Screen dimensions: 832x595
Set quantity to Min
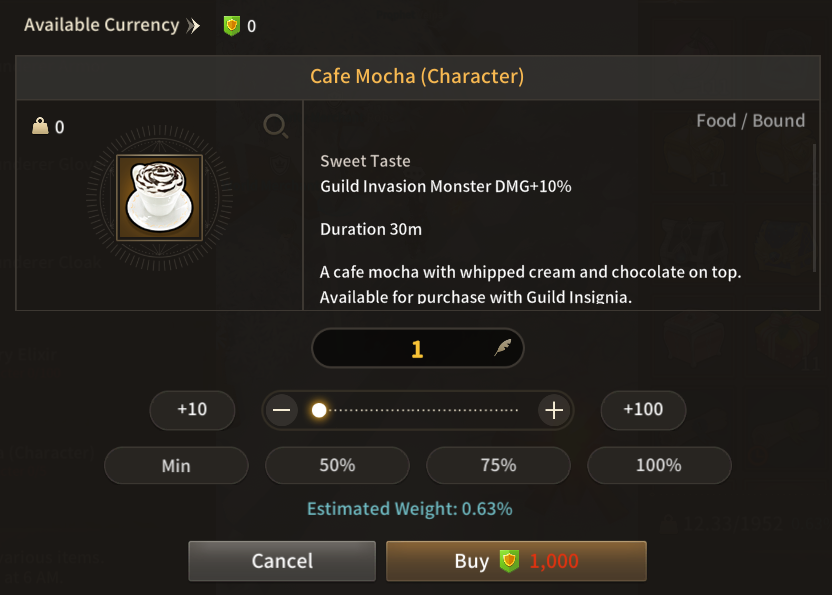click(x=176, y=465)
